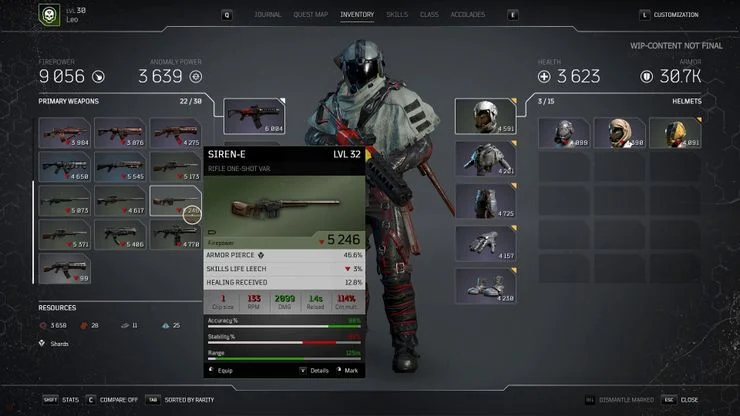The height and width of the screenshot is (416, 740).
Task: Choose the weapon with 5 545 firepower
Action: click(120, 167)
